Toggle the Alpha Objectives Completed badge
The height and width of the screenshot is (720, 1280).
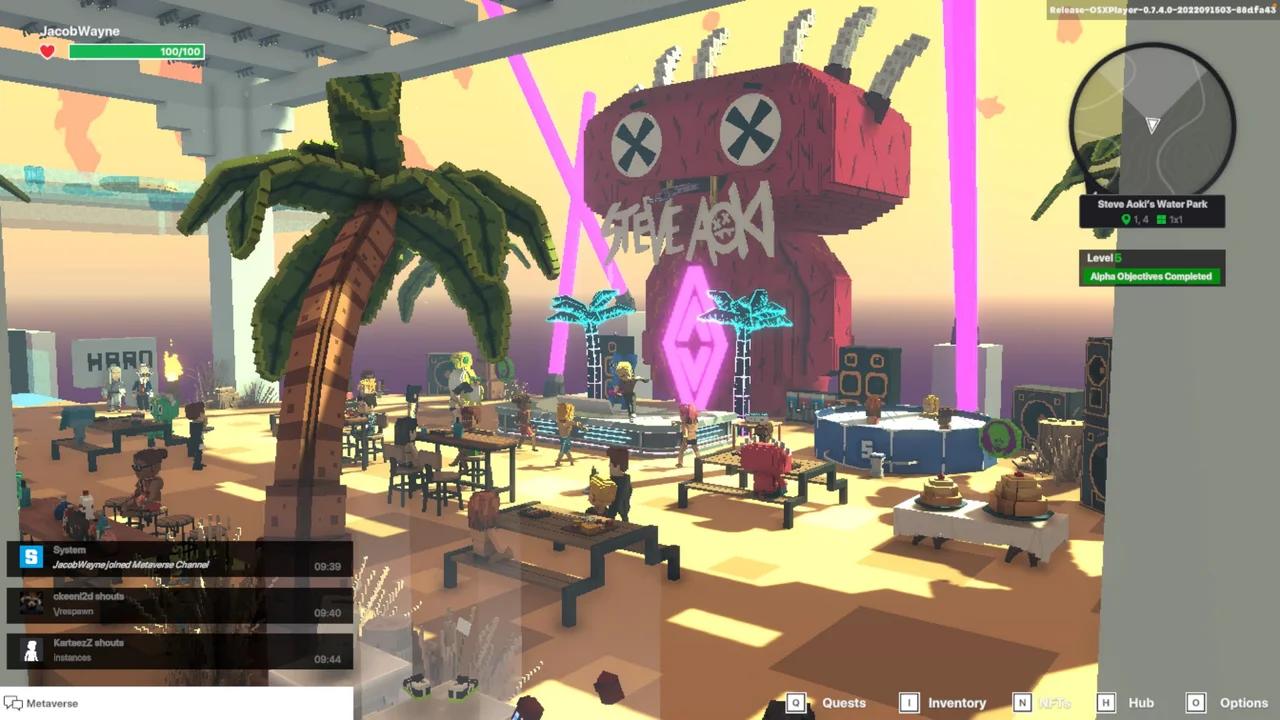1151,276
